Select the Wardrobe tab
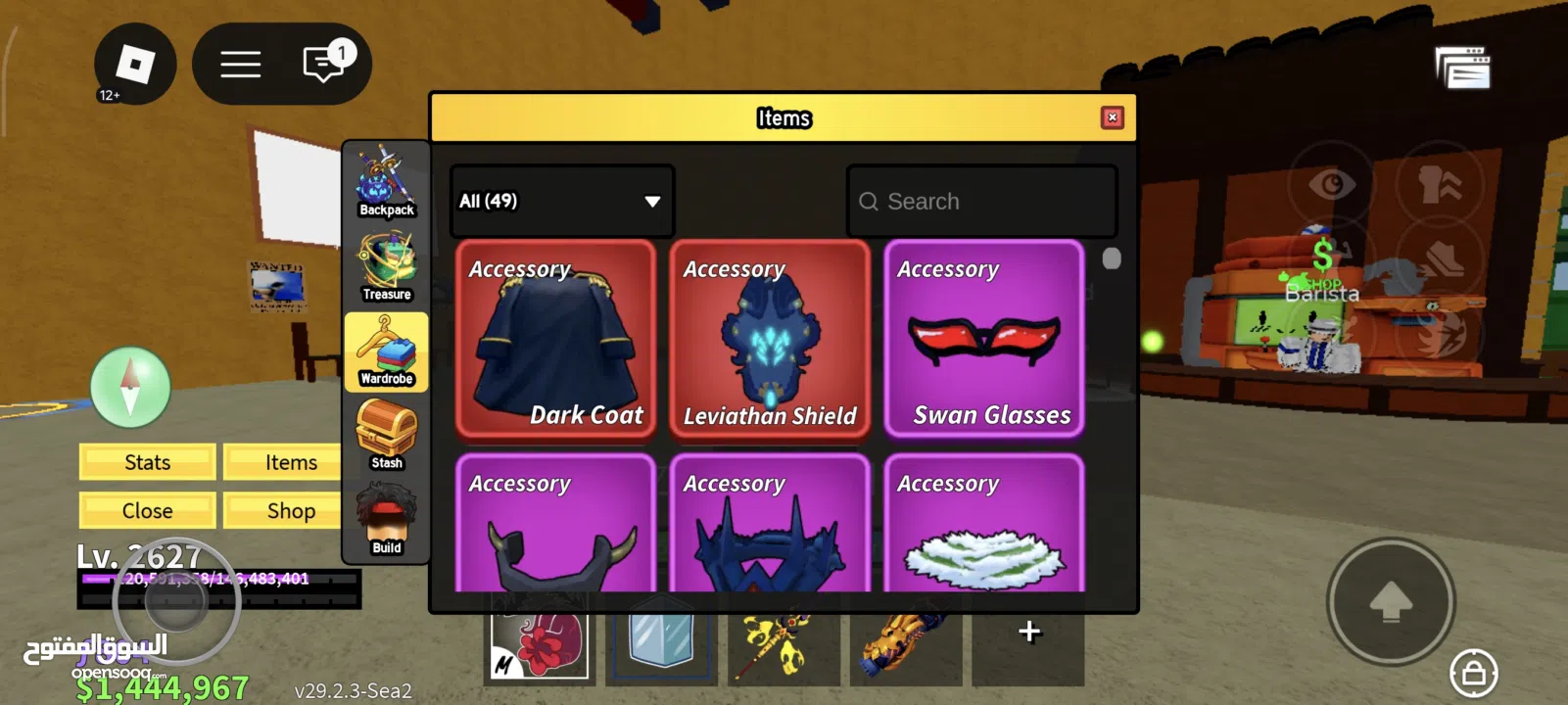Image resolution: width=1568 pixels, height=705 pixels. [x=386, y=352]
